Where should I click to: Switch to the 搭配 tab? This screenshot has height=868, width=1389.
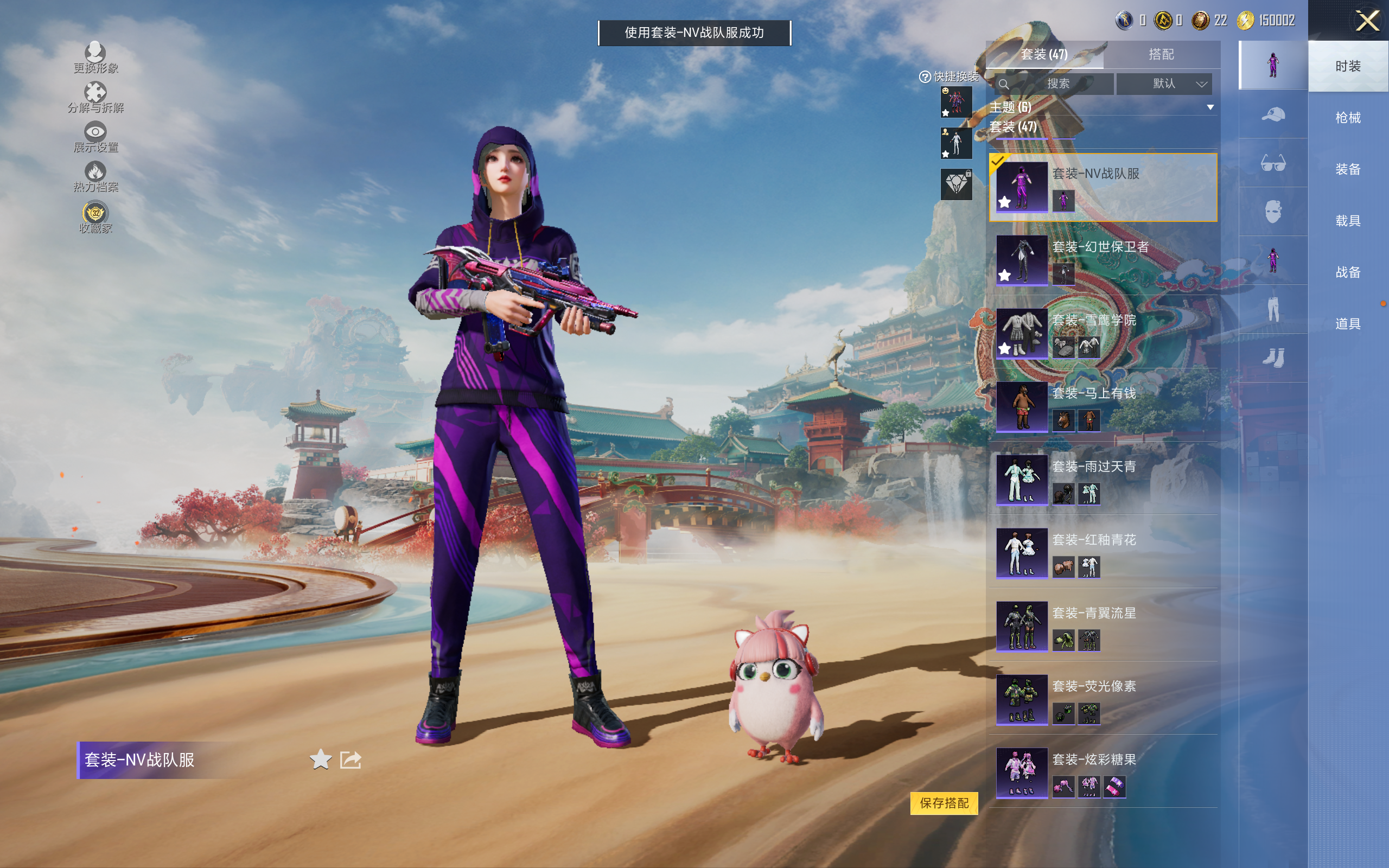[x=1161, y=55]
